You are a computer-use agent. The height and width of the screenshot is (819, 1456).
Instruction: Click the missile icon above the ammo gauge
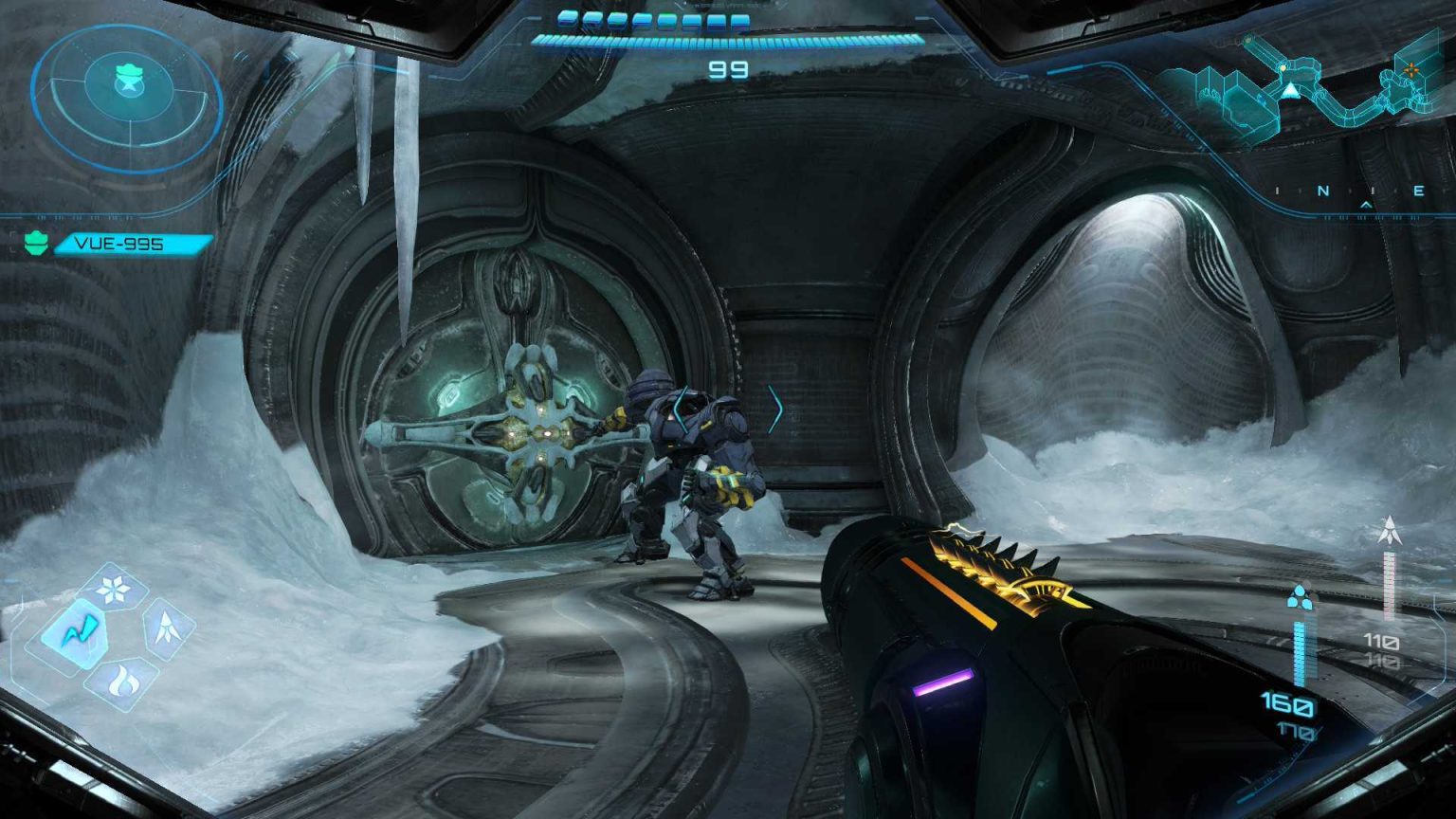[1390, 532]
